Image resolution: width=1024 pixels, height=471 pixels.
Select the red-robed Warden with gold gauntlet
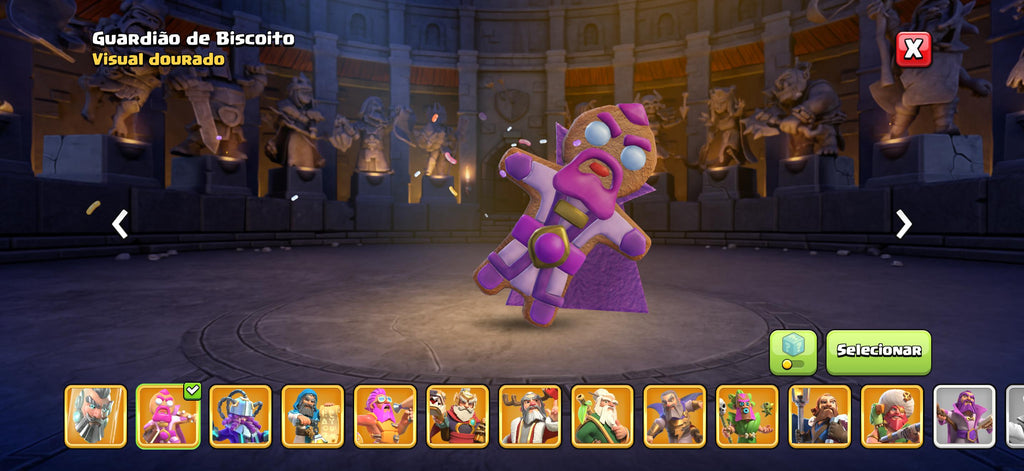(x=457, y=416)
